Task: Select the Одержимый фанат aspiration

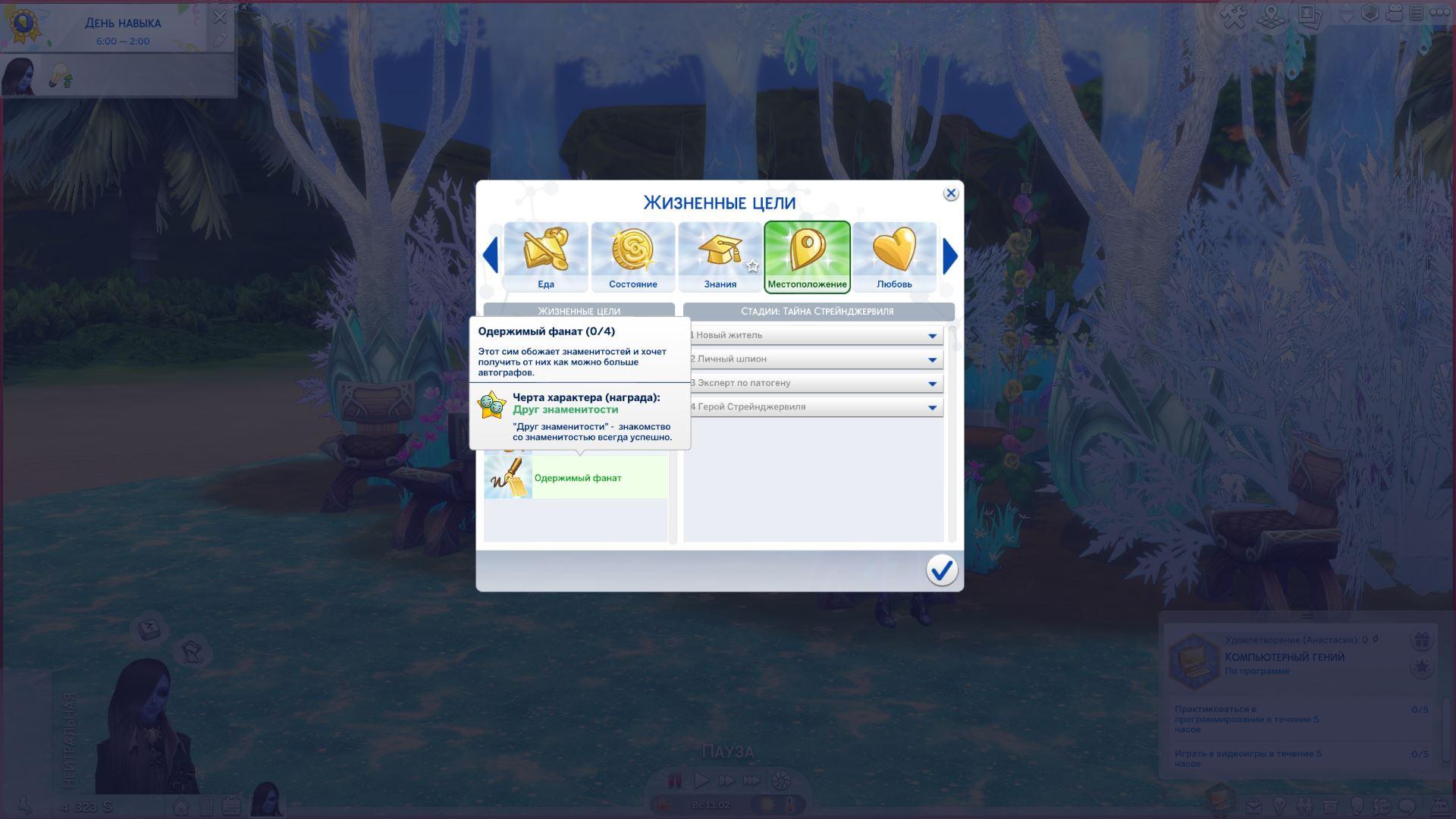Action: point(576,478)
